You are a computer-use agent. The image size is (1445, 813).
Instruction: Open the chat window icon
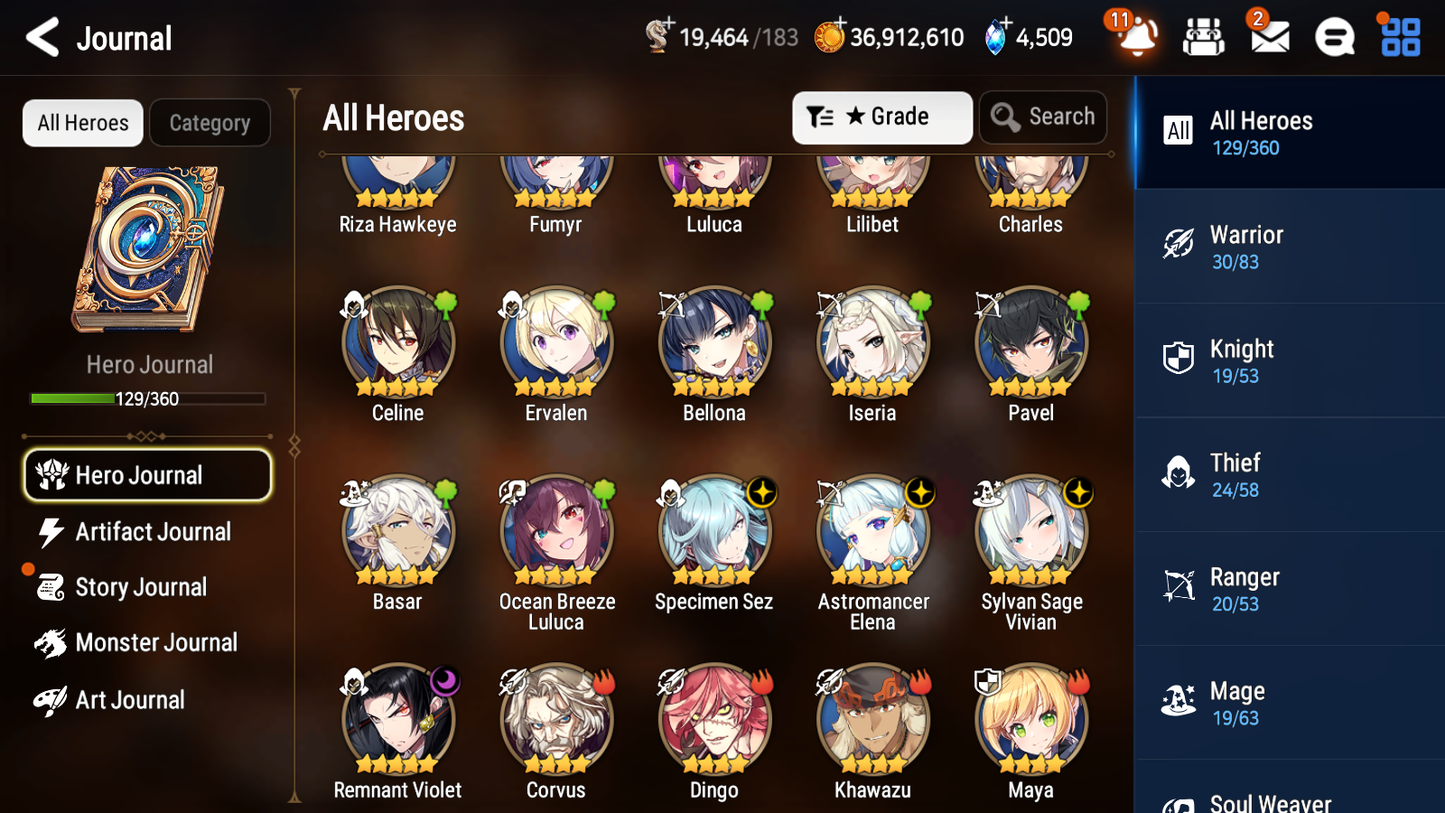coord(1333,37)
